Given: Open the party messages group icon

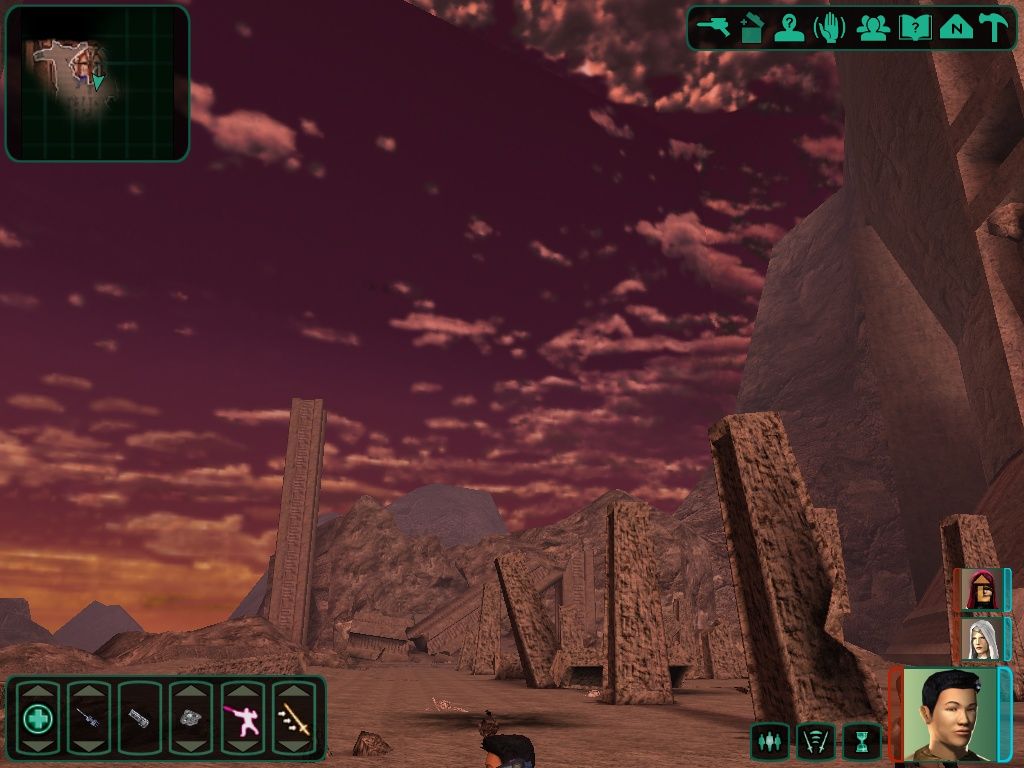Looking at the screenshot, I should 873,28.
